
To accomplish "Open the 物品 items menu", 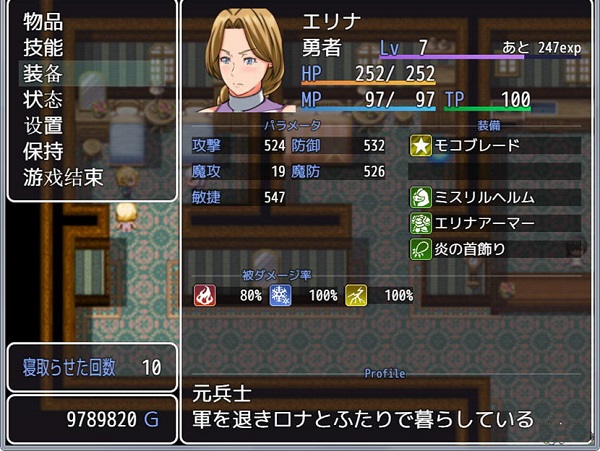I will click(x=43, y=21).
